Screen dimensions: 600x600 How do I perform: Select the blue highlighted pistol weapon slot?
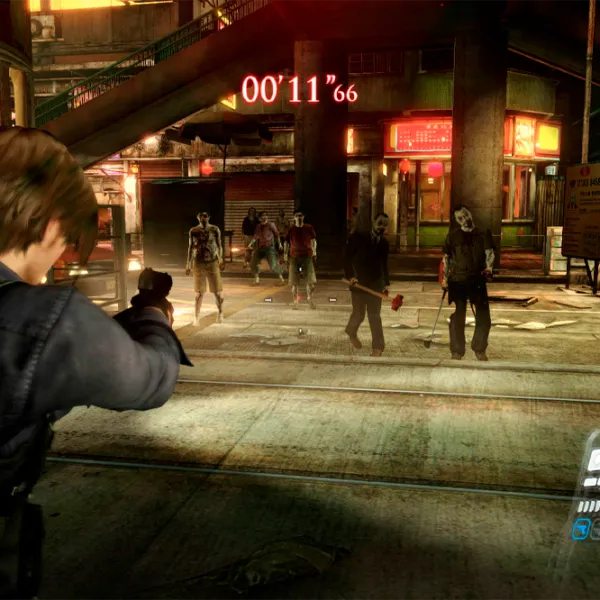(580, 528)
